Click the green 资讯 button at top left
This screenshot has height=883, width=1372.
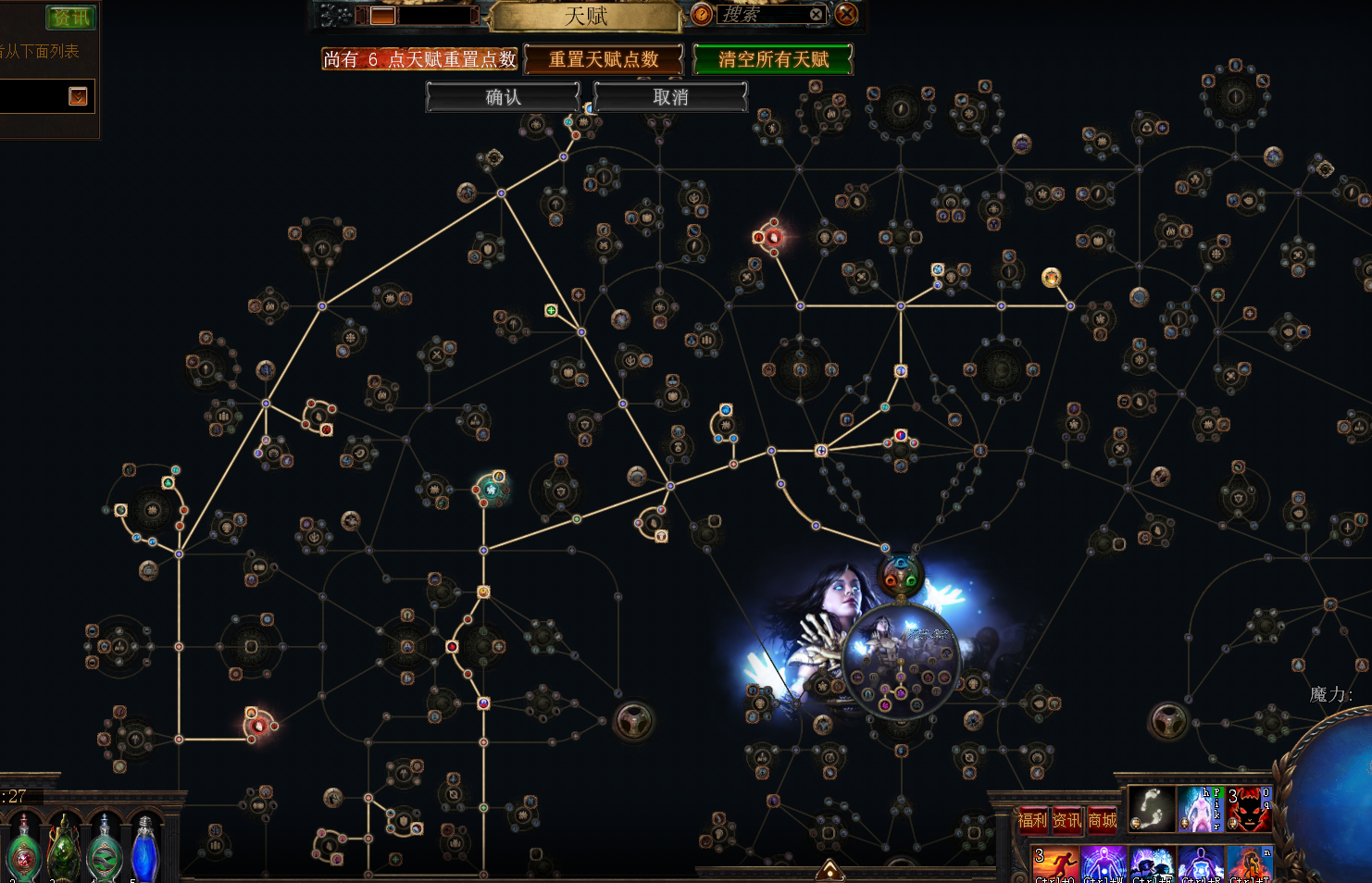point(70,18)
